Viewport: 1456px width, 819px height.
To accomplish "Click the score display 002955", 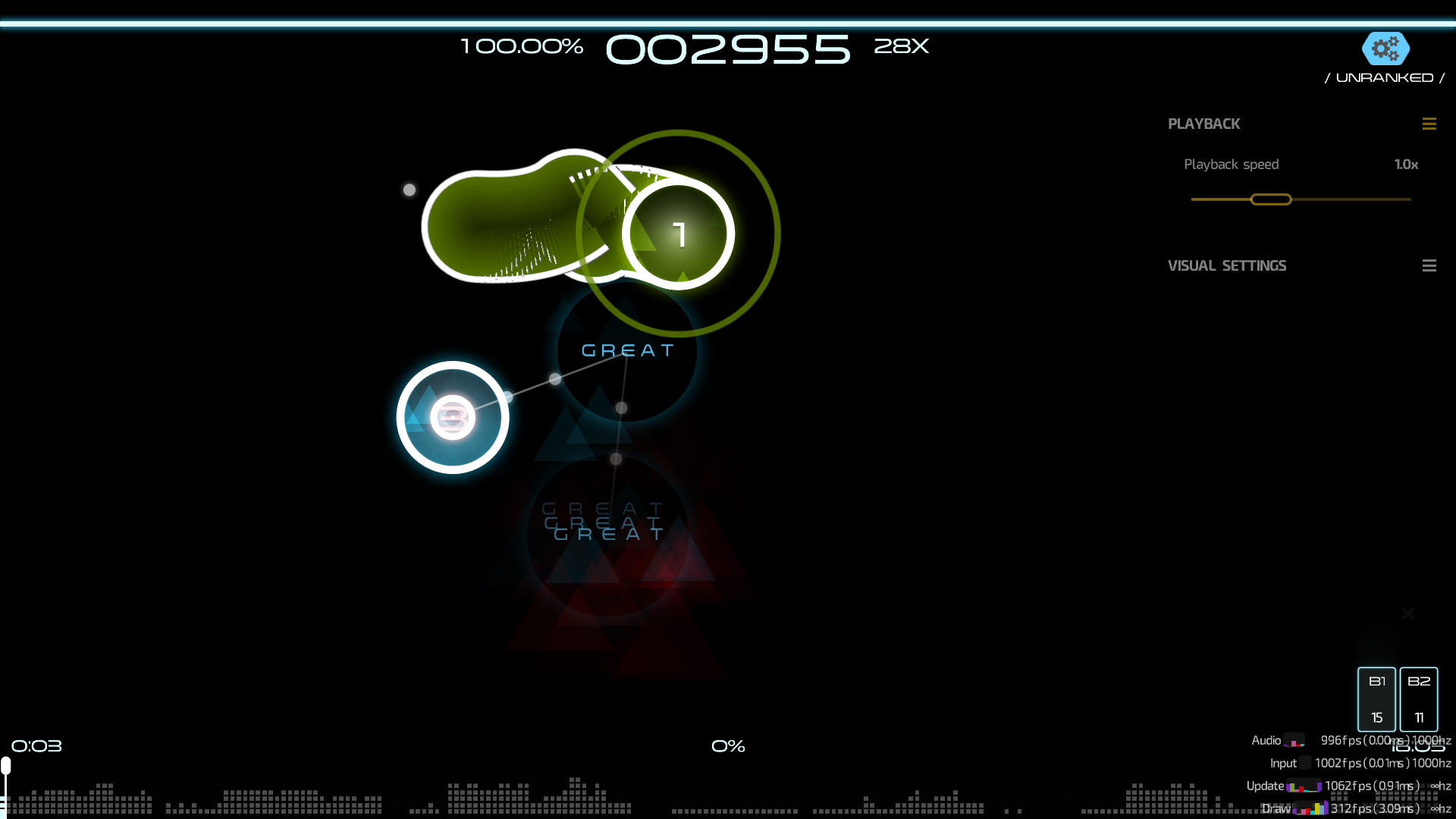I will [727, 49].
